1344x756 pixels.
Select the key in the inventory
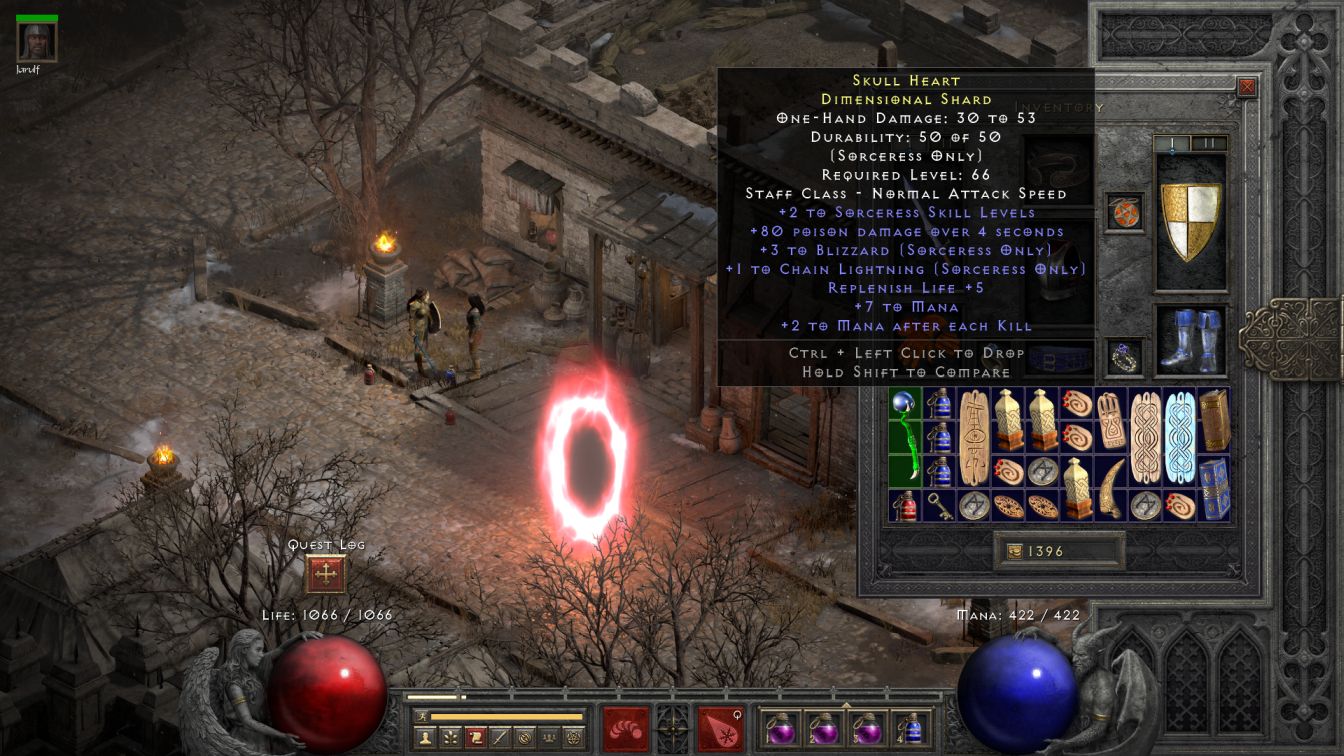click(x=938, y=505)
